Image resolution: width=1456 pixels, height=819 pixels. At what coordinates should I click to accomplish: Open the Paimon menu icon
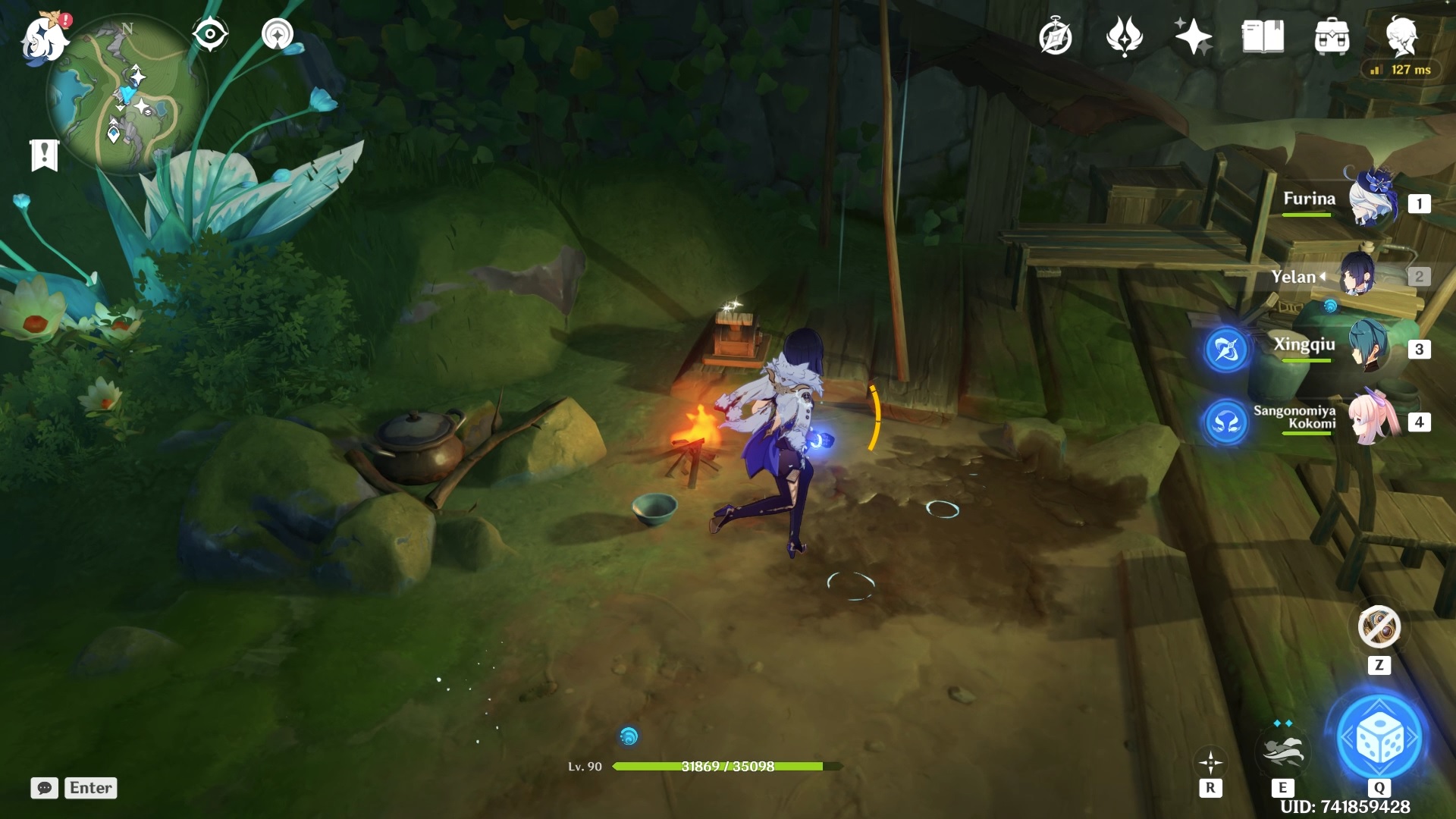tap(44, 38)
